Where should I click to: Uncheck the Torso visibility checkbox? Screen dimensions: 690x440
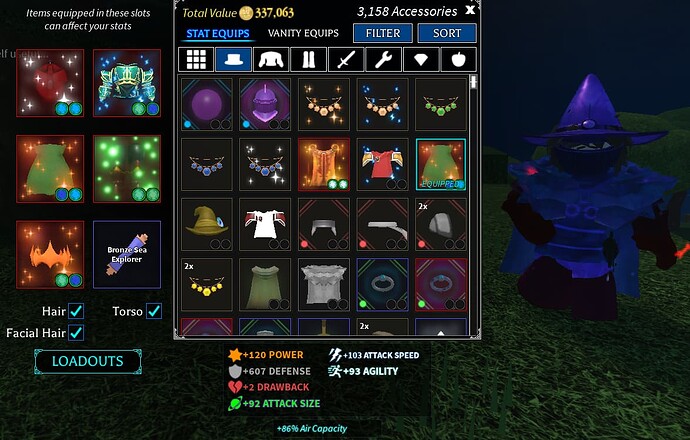click(x=153, y=312)
